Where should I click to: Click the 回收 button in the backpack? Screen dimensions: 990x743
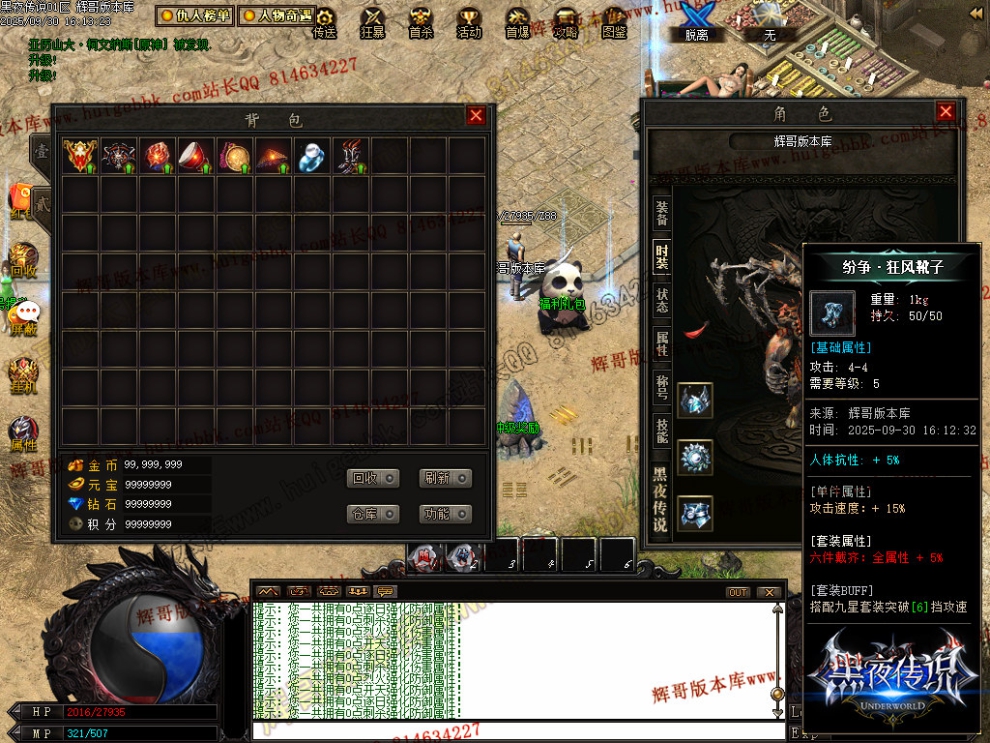(x=373, y=478)
